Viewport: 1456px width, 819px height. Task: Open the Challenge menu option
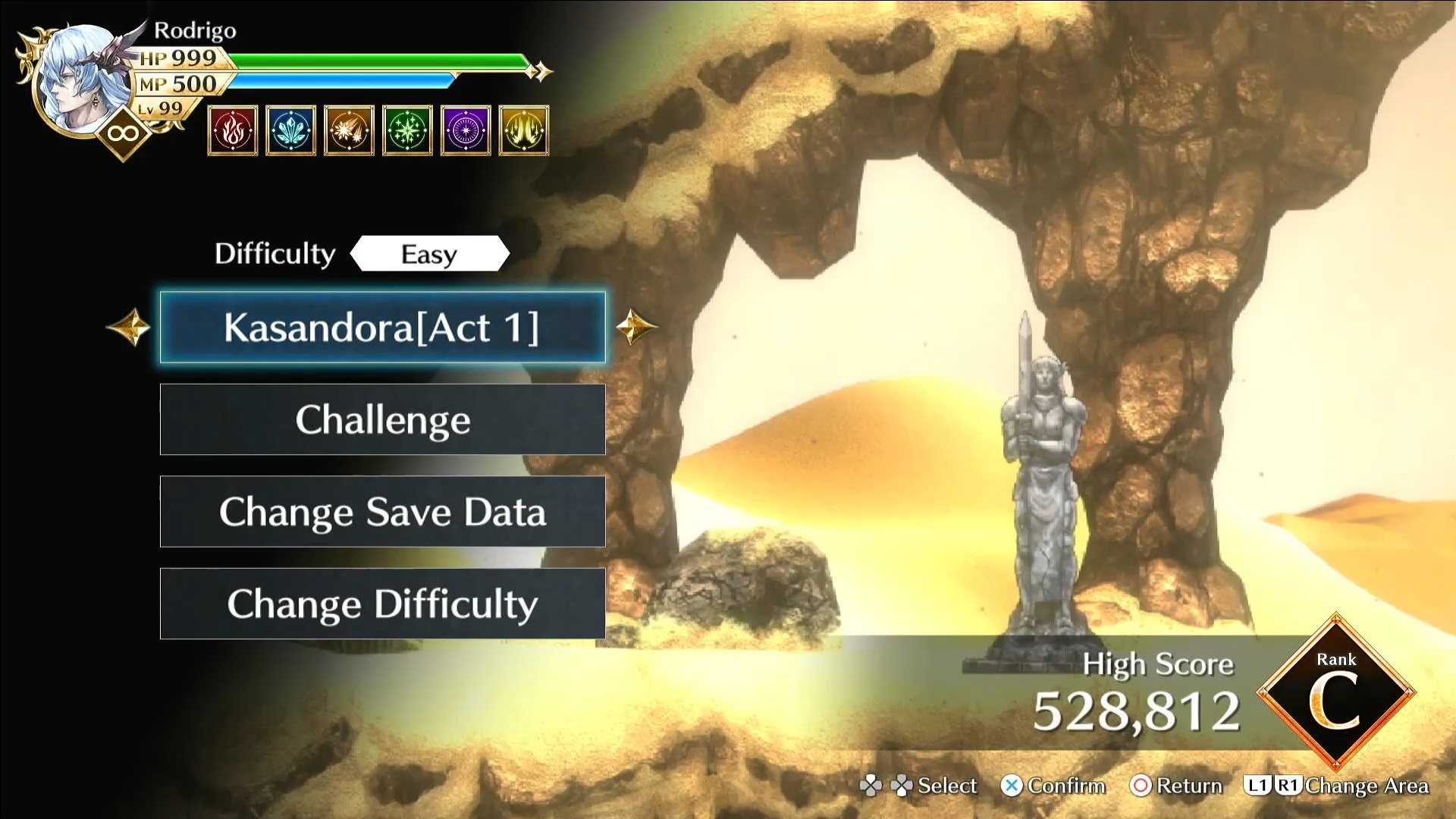pos(382,419)
